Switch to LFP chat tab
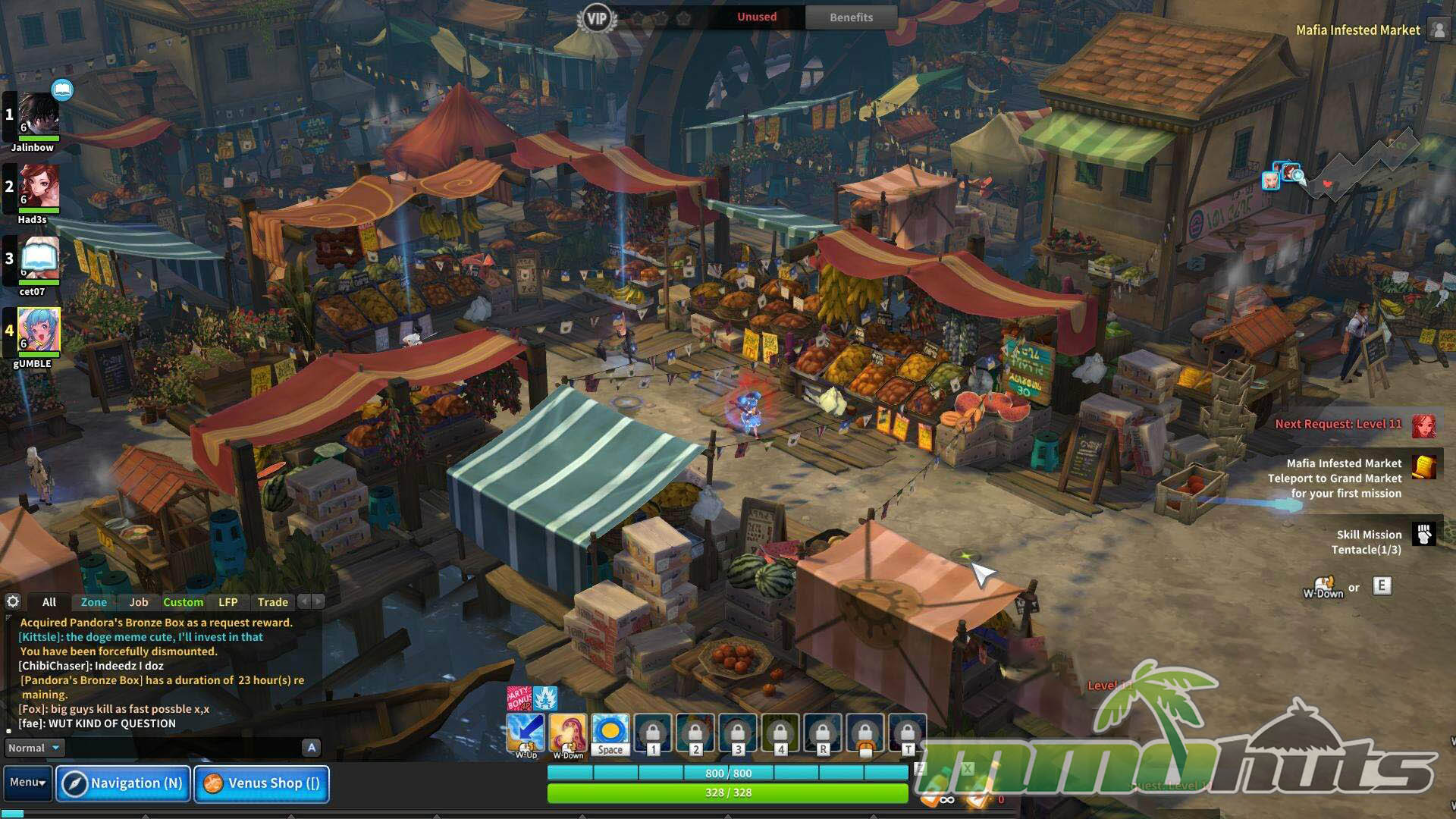Screen dimensions: 1456x819 pos(228,602)
